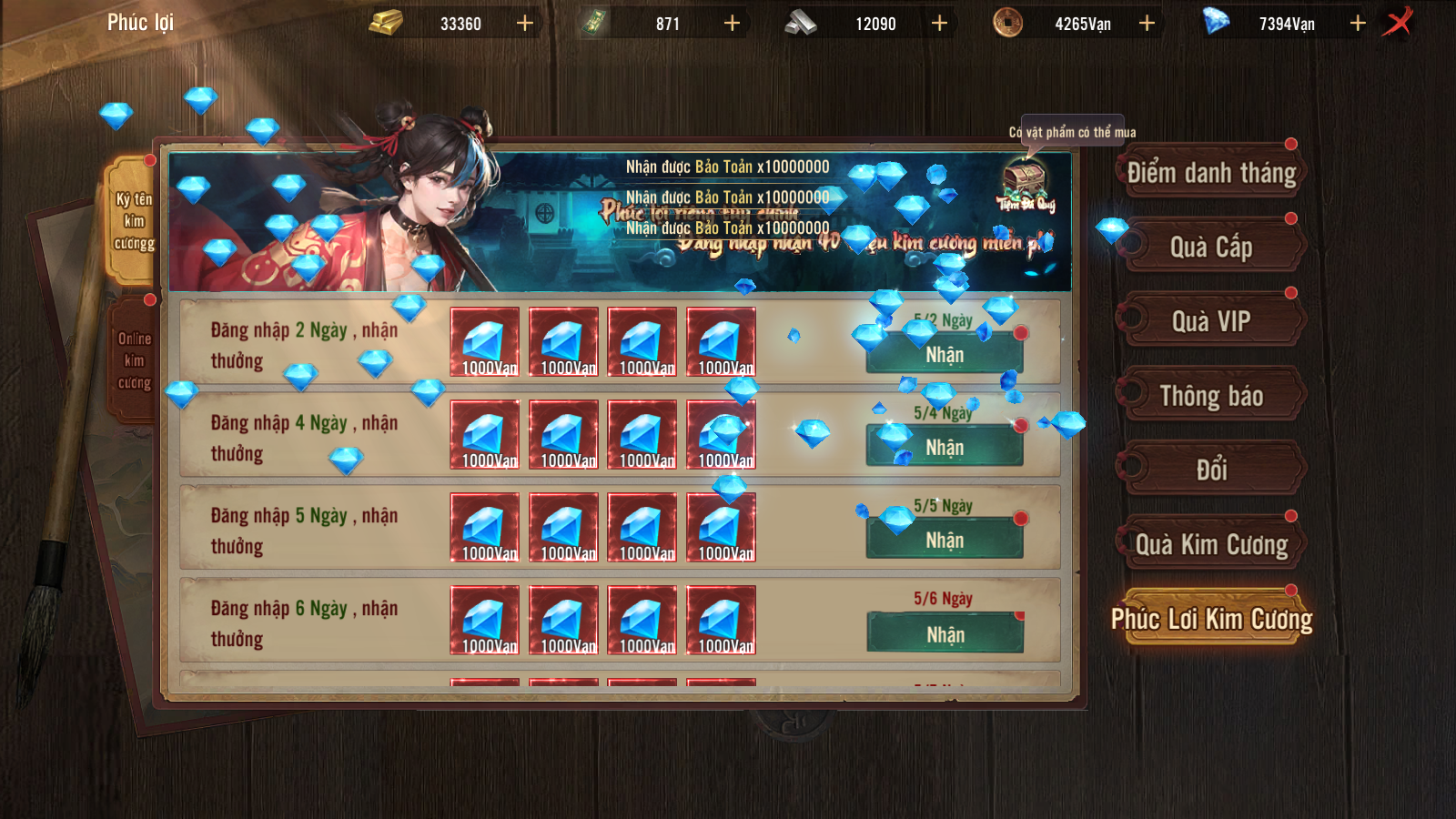Open the Quà VIP menu

pos(1210,320)
